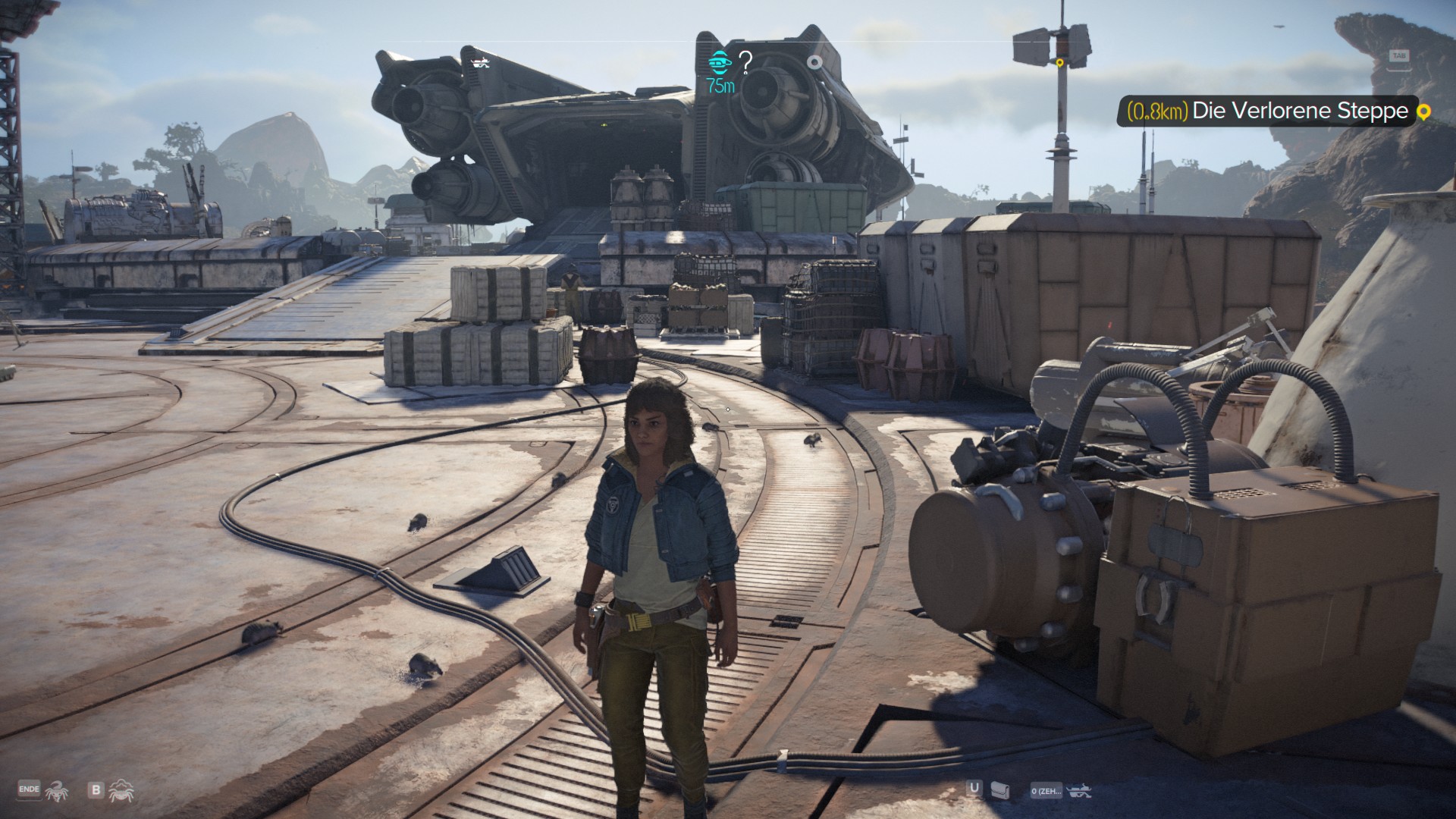Click the grey ring marker on the compass
Screen dimensions: 1456x819
[x=814, y=61]
